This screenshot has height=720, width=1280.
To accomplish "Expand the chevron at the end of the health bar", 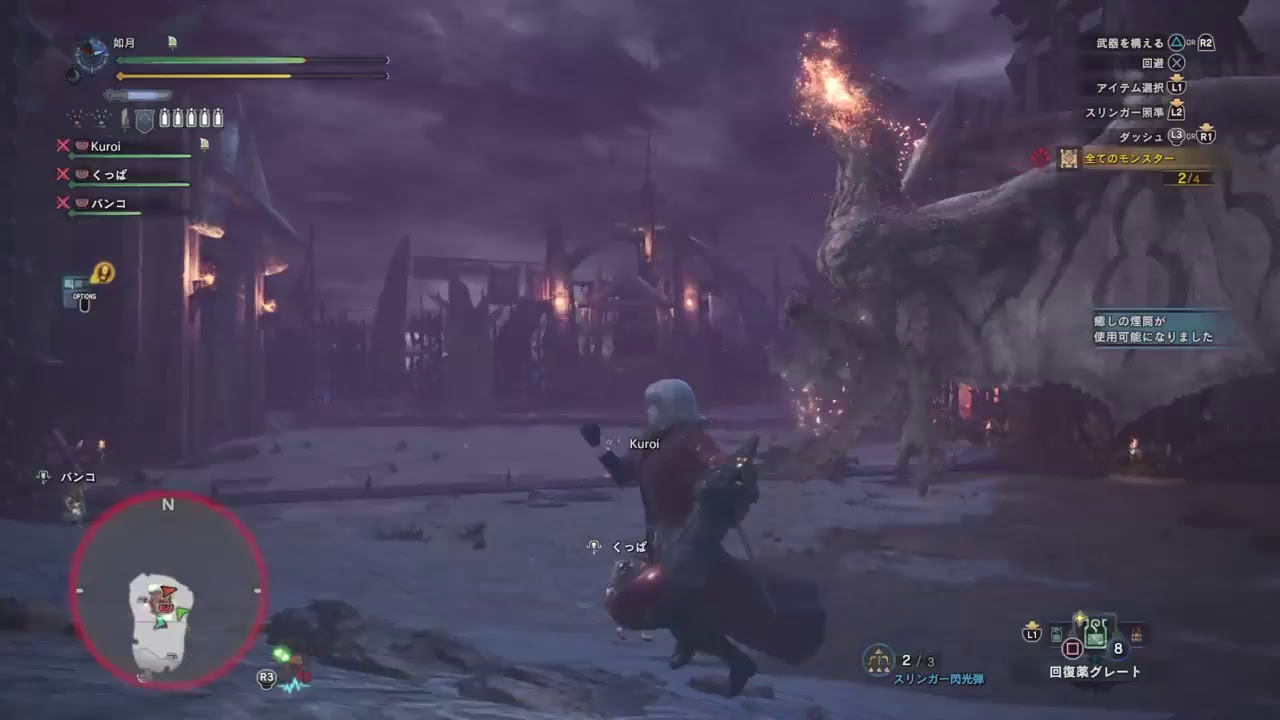I will (387, 60).
